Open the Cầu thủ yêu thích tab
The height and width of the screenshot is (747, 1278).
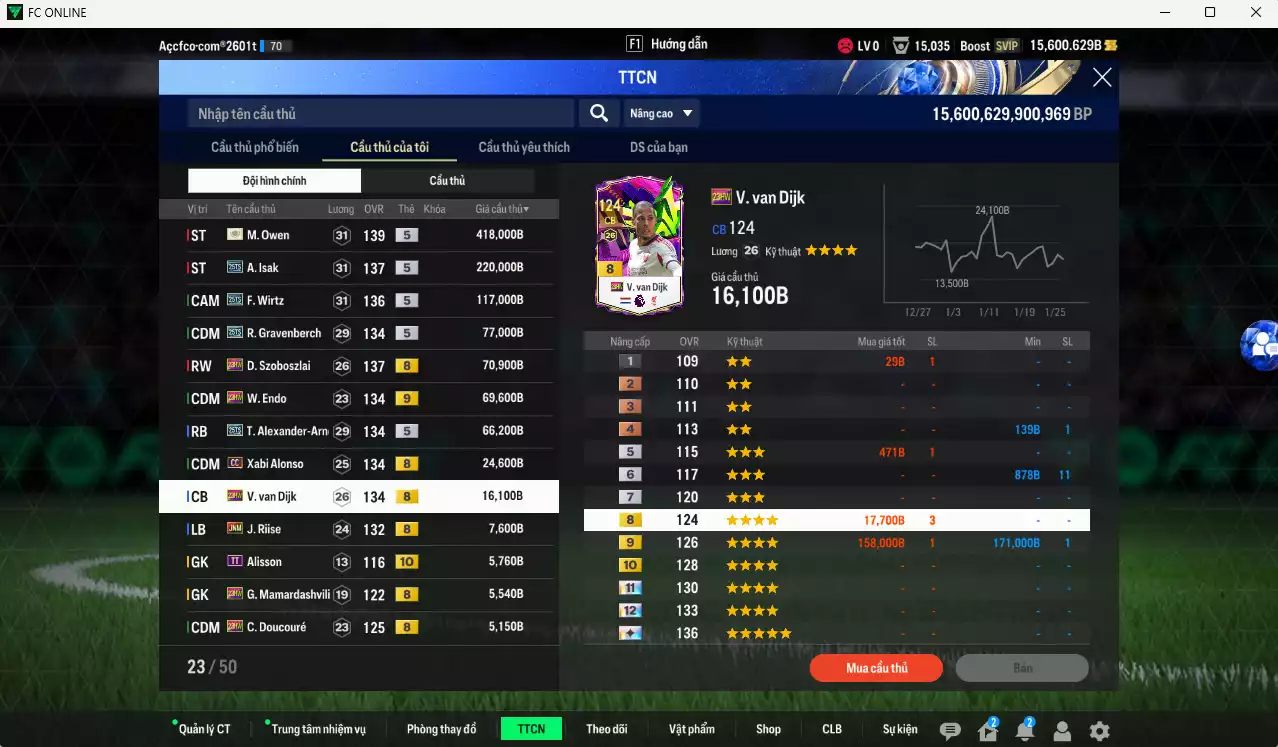(x=524, y=147)
